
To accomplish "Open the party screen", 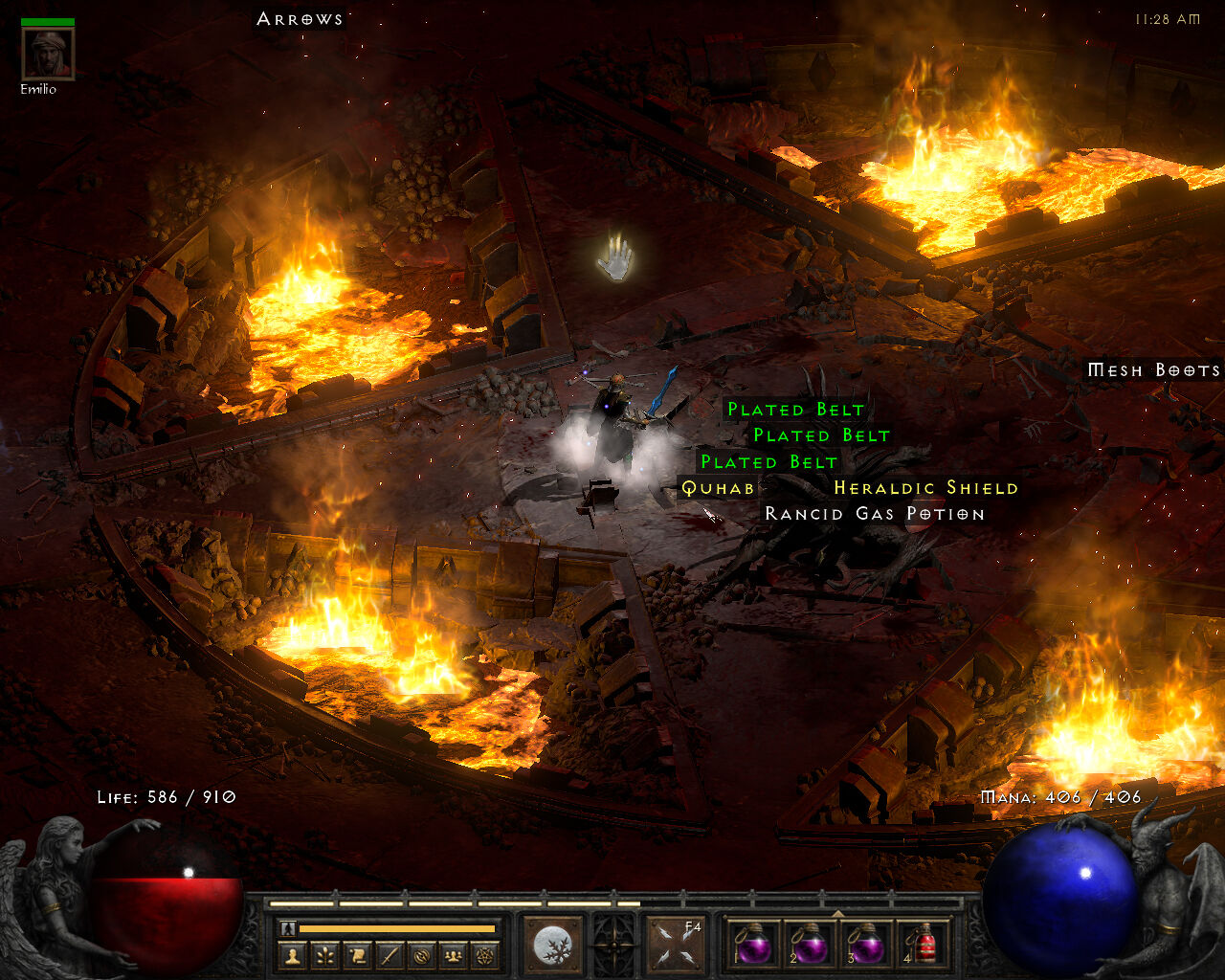I will point(454,955).
